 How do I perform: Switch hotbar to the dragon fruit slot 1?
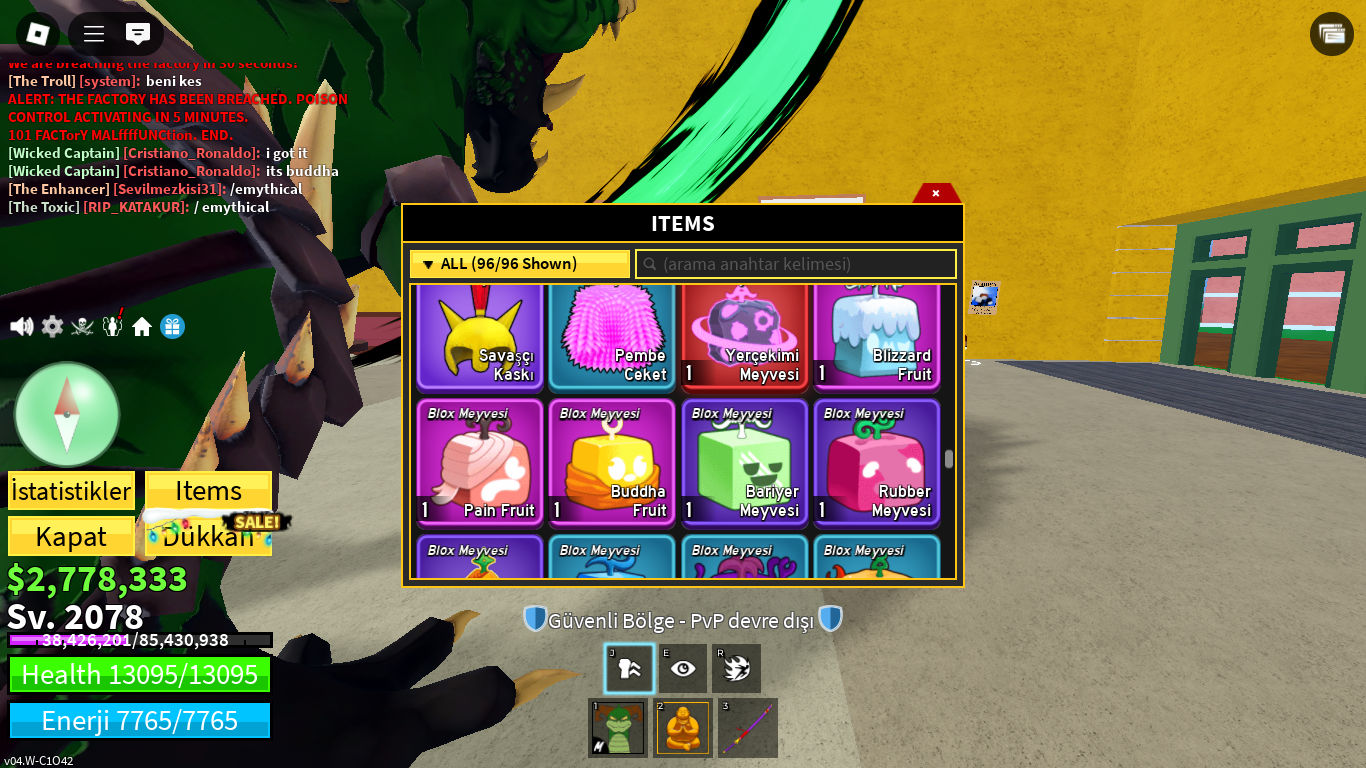(617, 728)
